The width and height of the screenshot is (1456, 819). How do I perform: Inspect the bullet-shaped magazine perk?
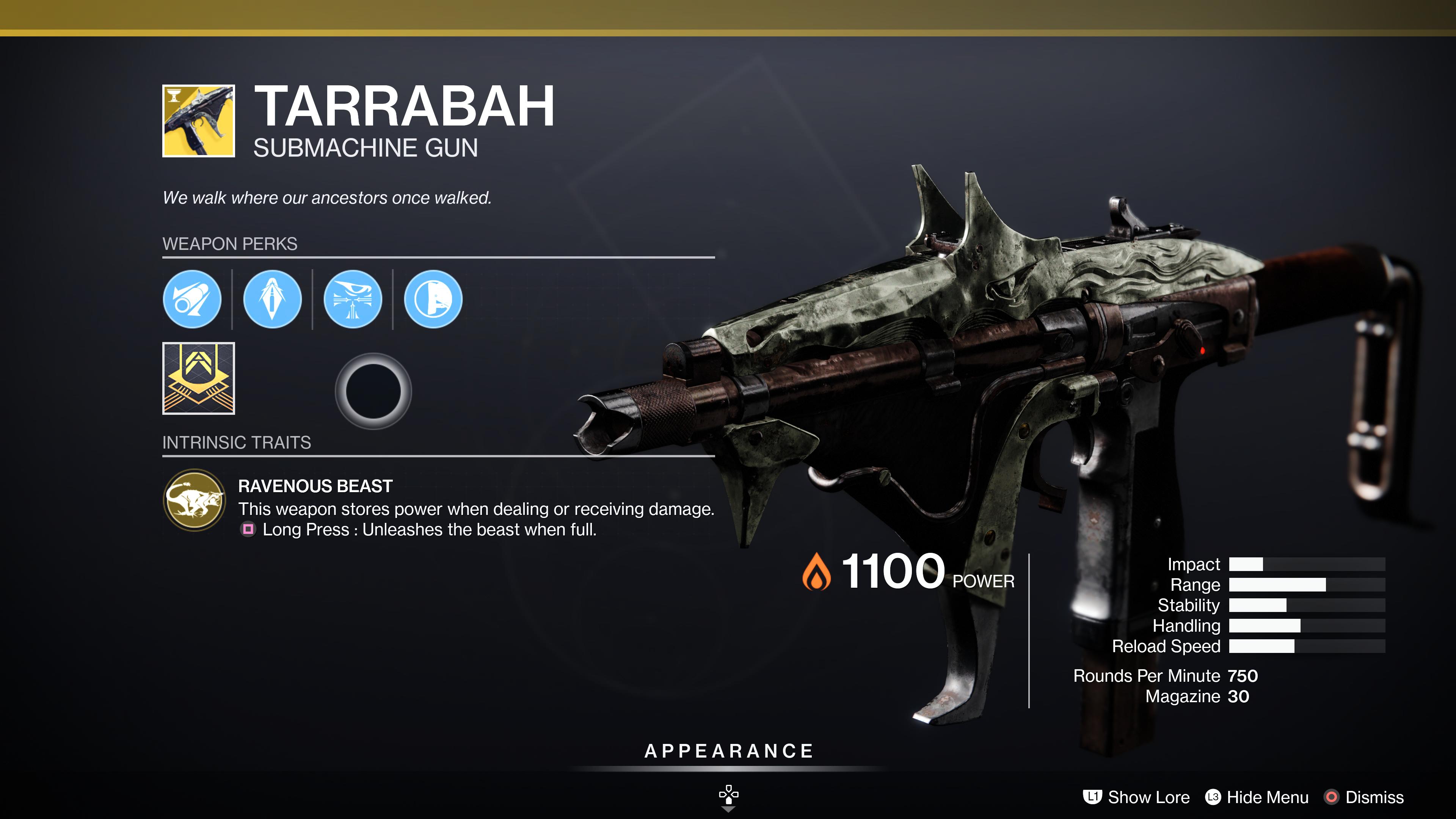click(x=272, y=299)
